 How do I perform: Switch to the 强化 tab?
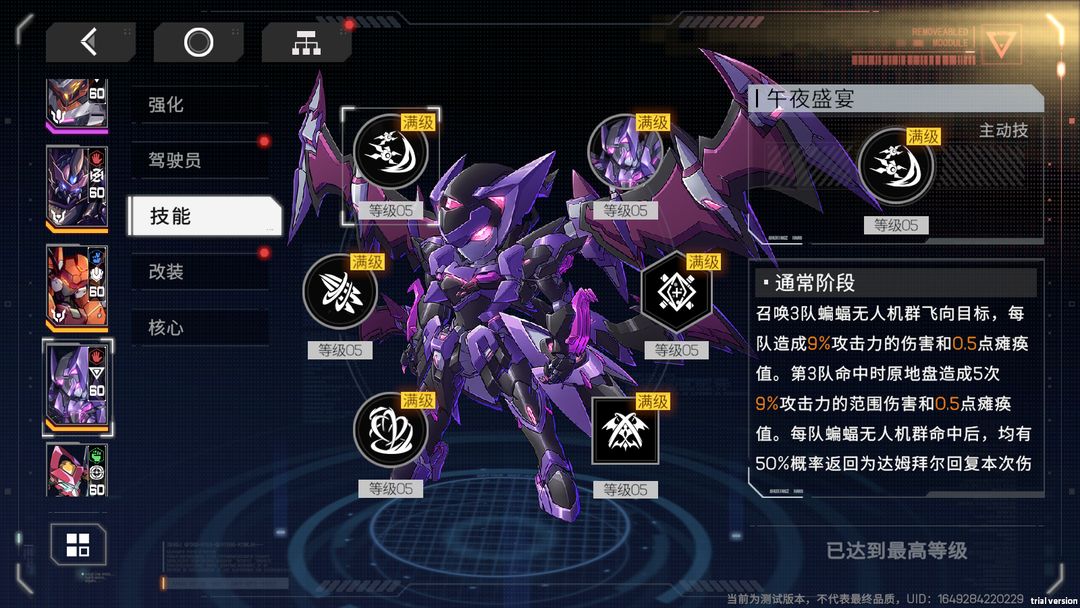pyautogui.click(x=200, y=104)
